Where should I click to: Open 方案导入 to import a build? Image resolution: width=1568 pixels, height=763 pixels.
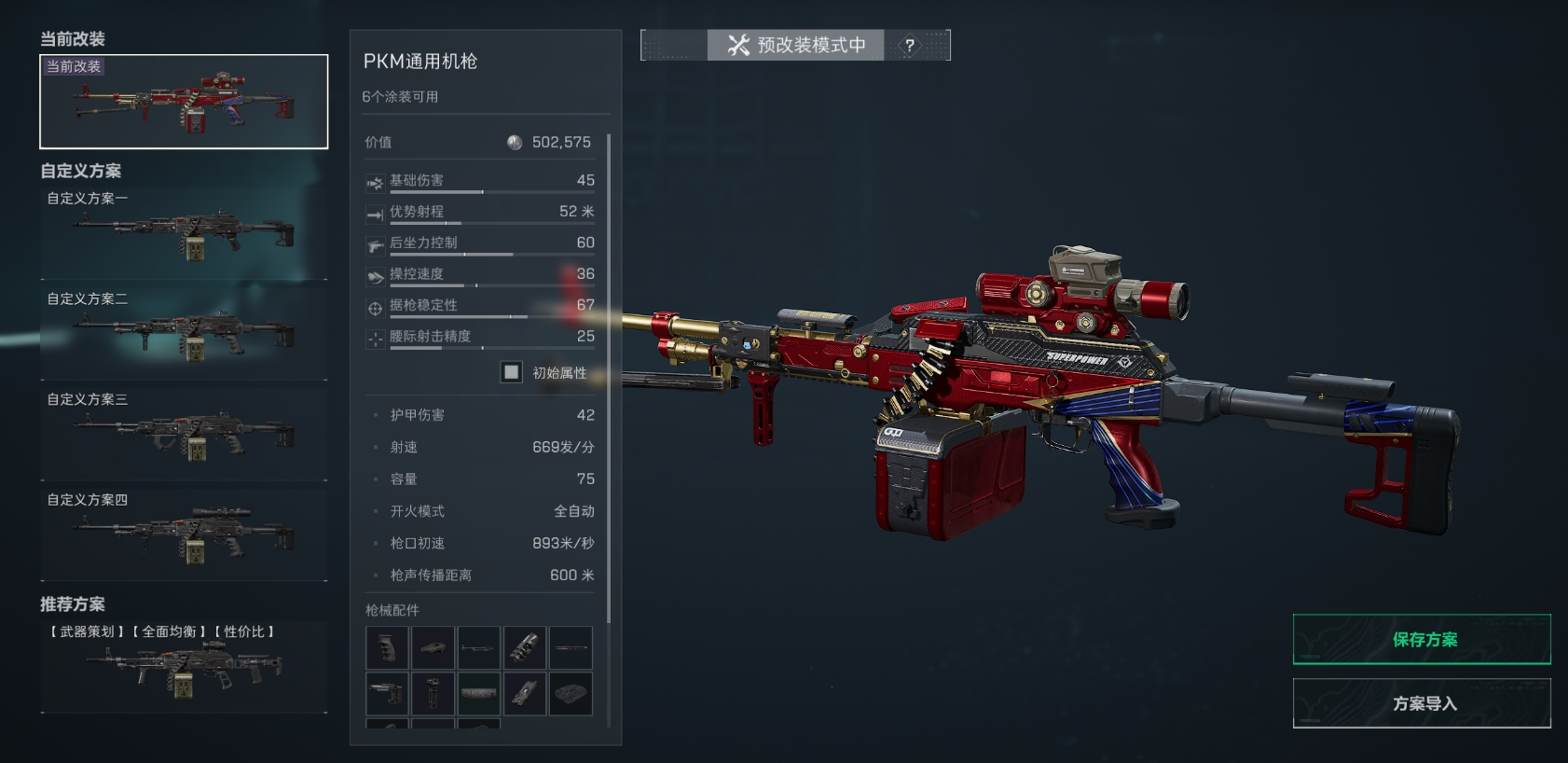1422,703
